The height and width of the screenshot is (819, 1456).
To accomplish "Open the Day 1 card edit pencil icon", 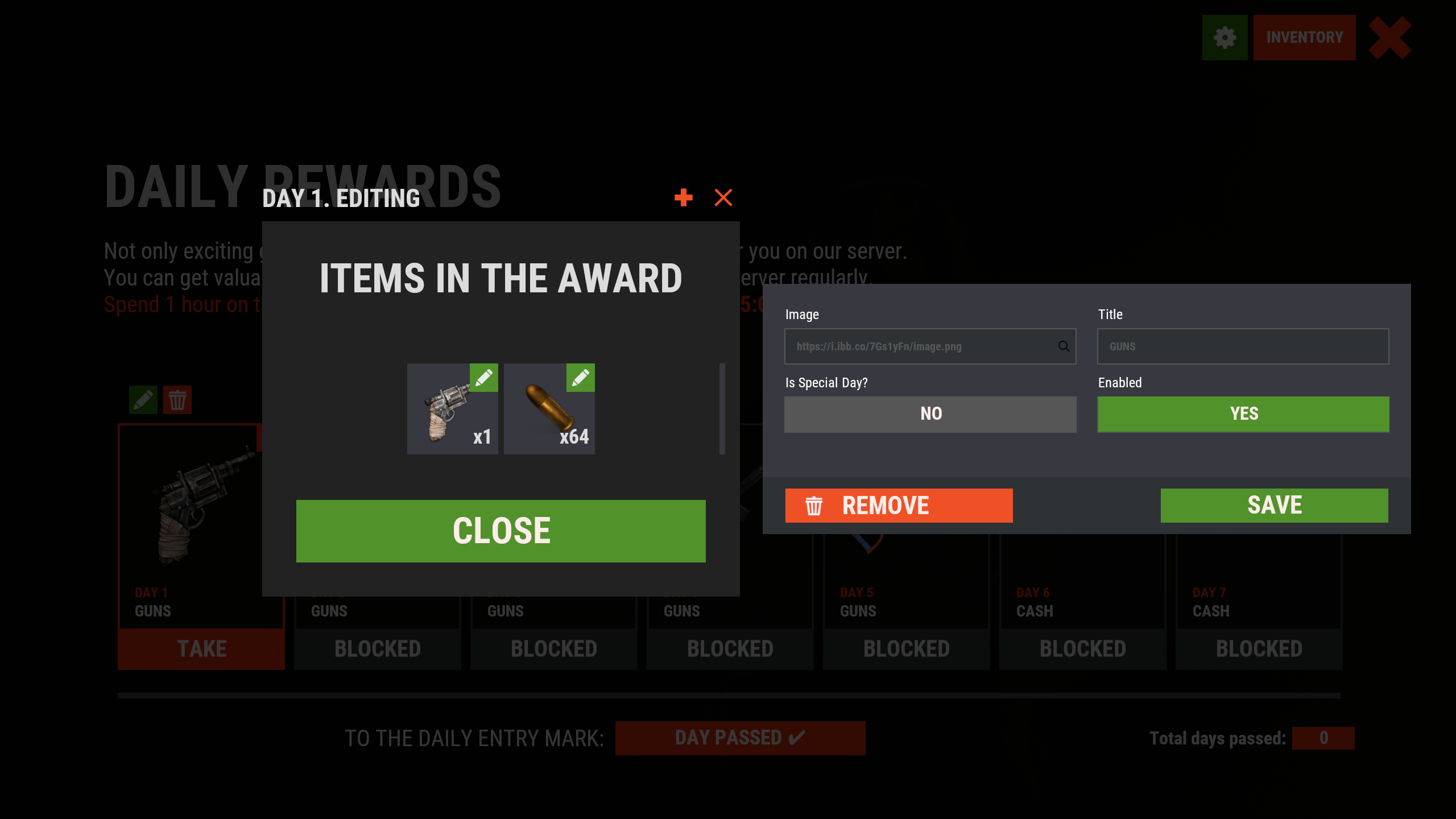I will tap(143, 400).
